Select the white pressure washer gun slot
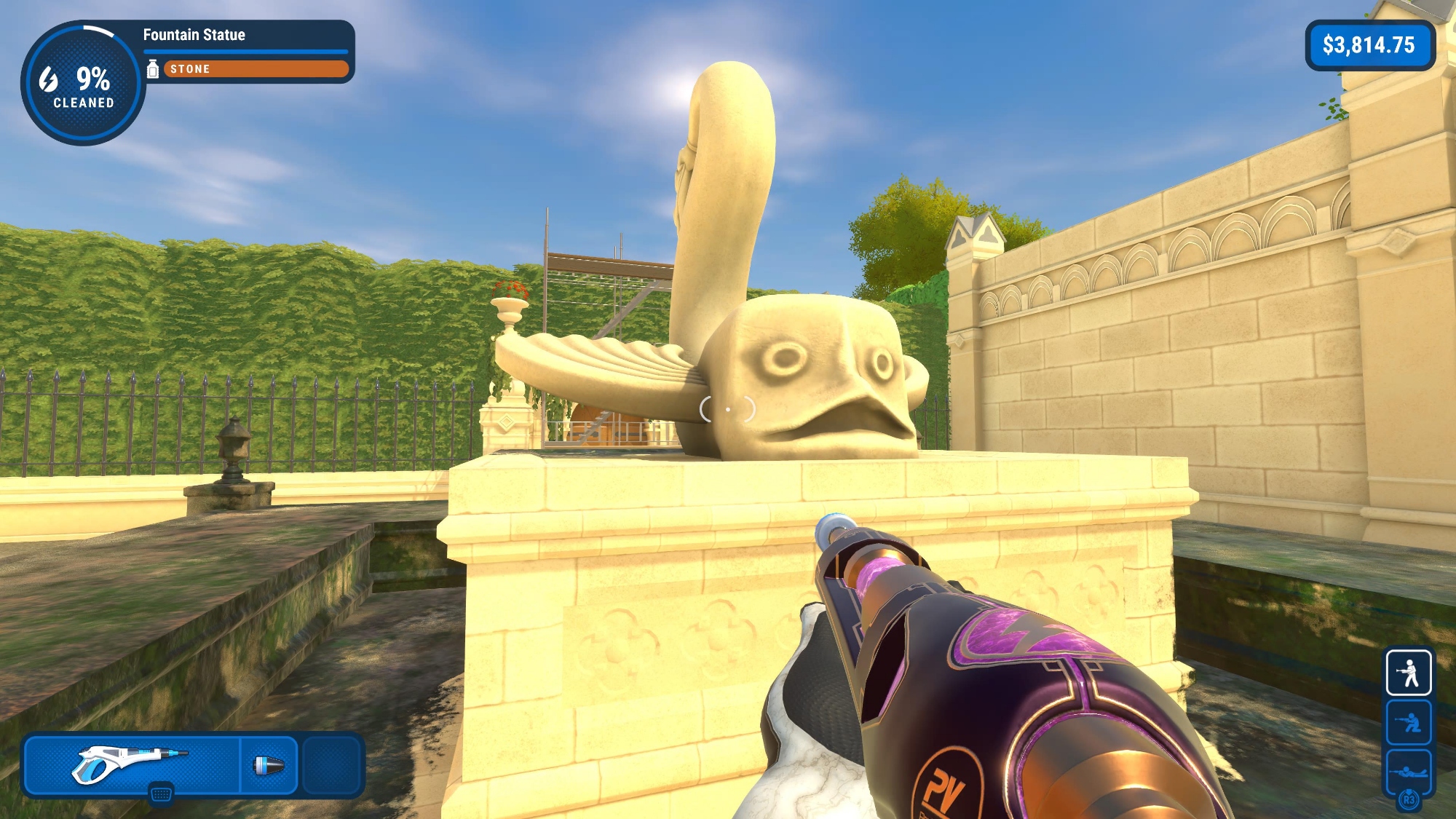Viewport: 1456px width, 819px height. tap(131, 765)
